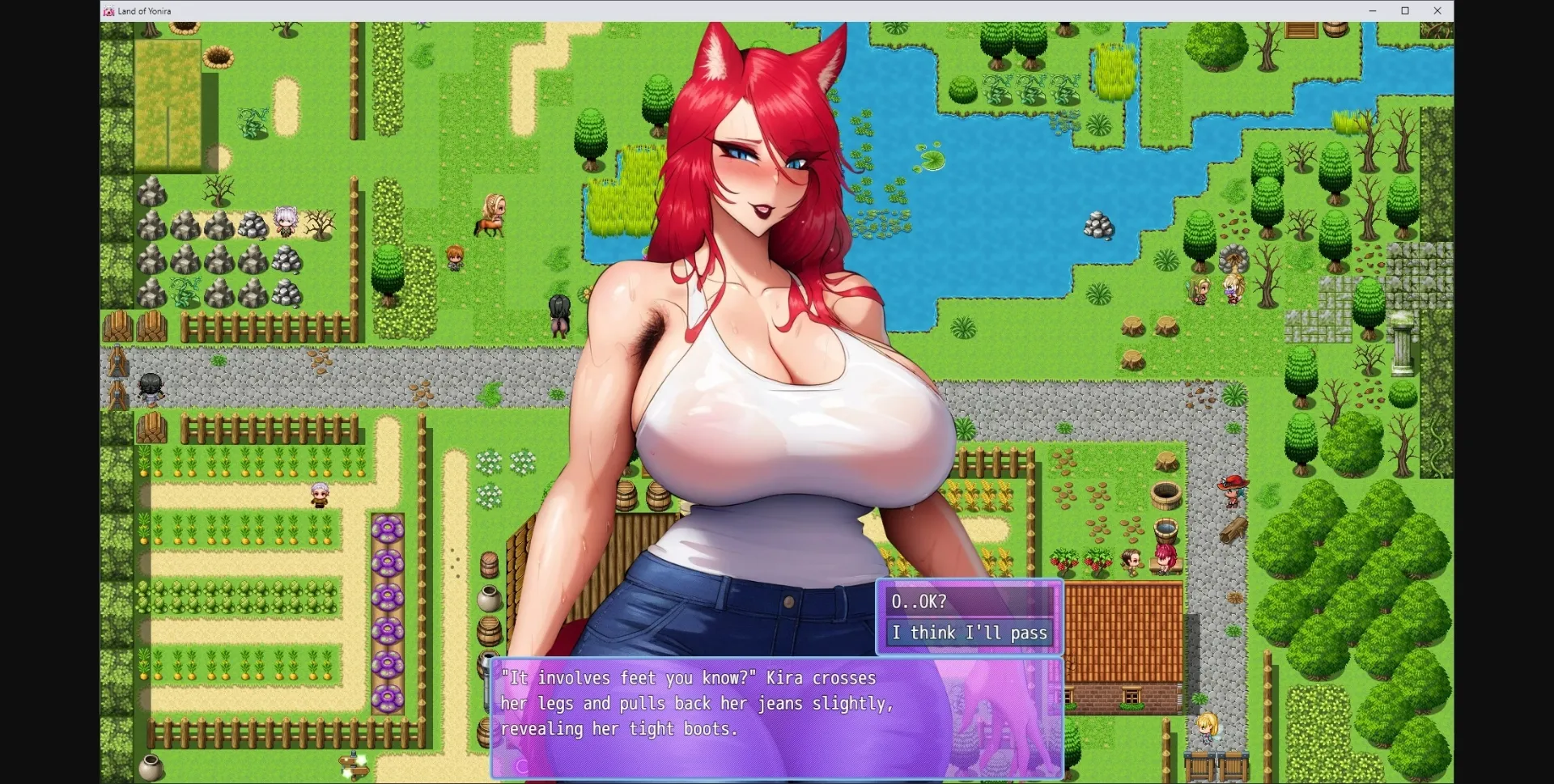Click the game window title bar

[728, 11]
